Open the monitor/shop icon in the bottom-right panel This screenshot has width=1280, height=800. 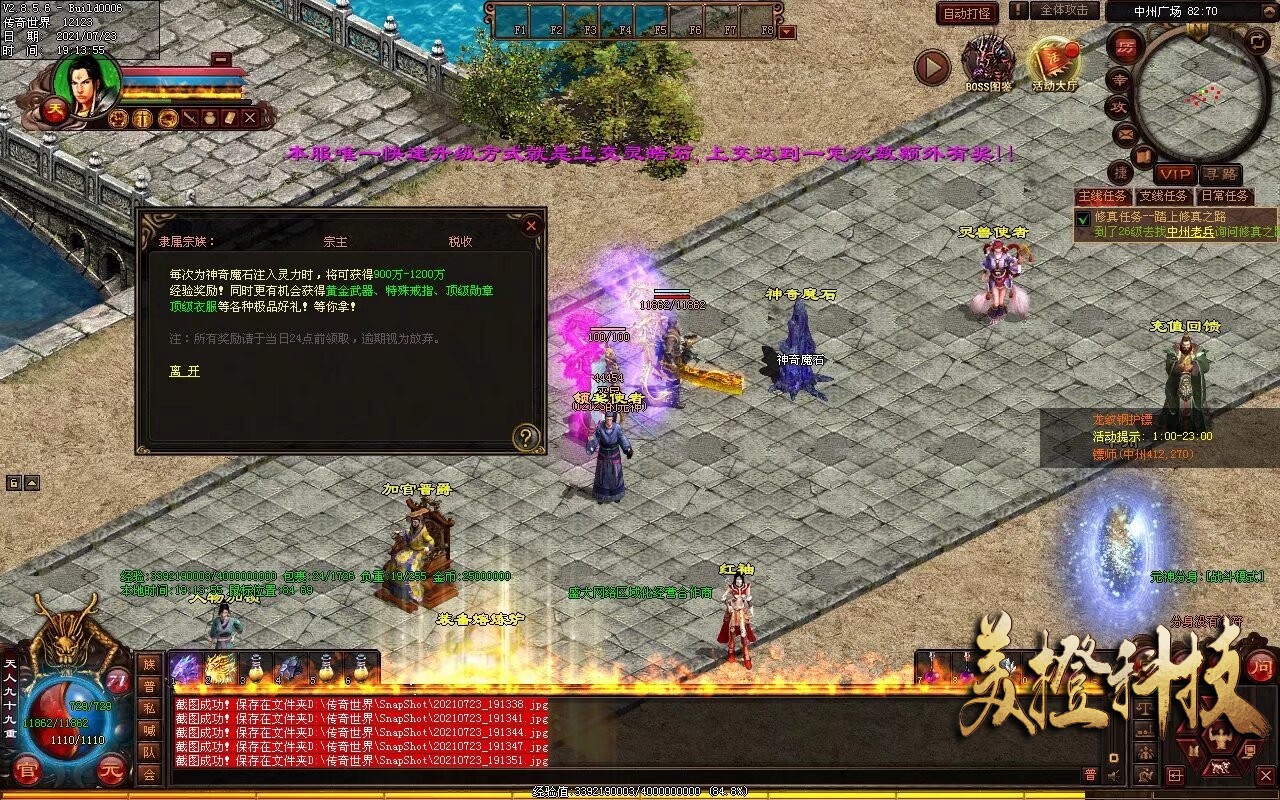click(x=1250, y=749)
